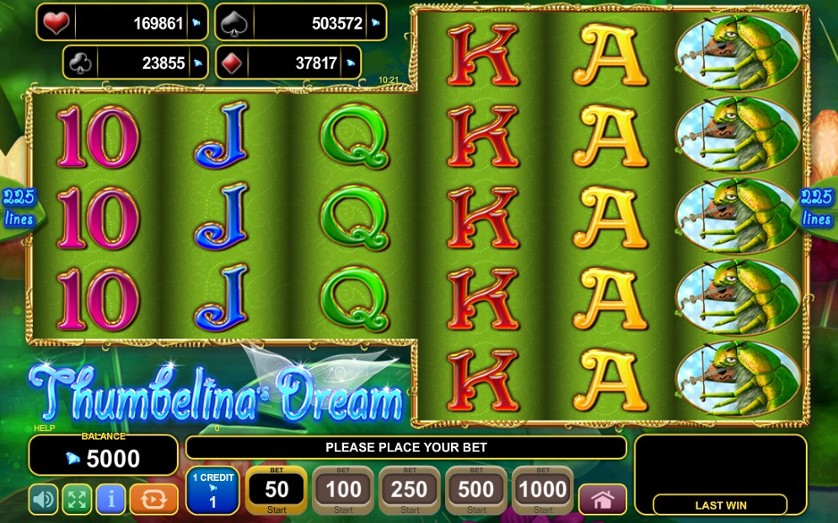
Task: Open the info paytable button
Action: pos(110,498)
